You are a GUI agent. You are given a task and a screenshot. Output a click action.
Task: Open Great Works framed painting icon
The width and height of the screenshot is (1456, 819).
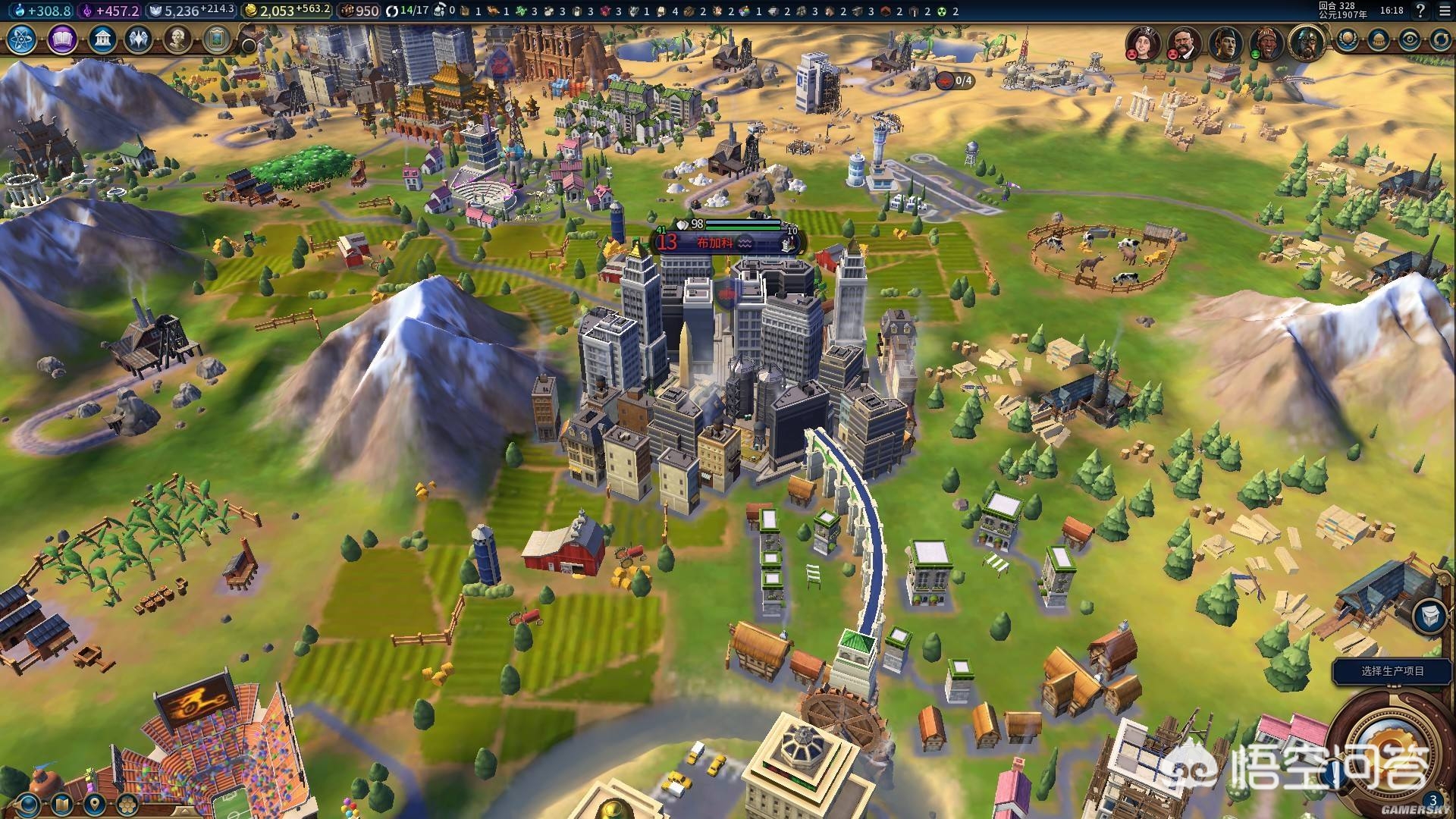click(x=216, y=39)
